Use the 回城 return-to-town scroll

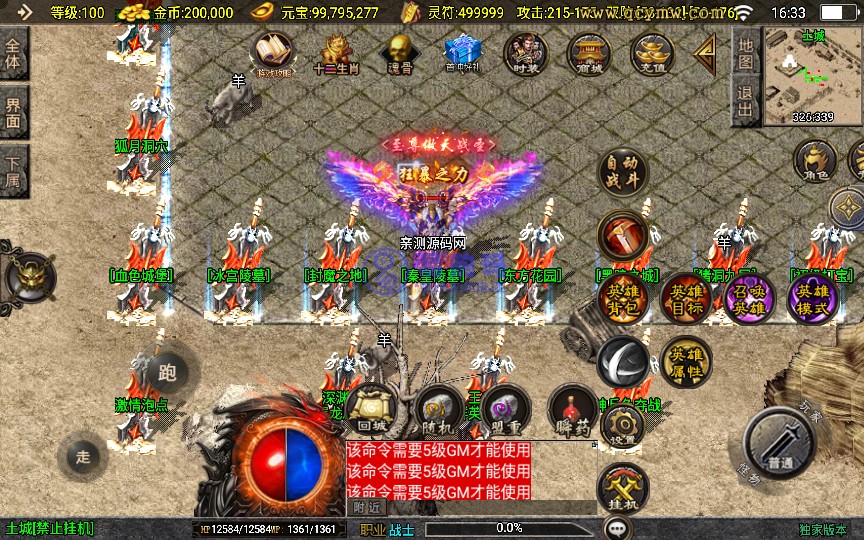tap(371, 410)
